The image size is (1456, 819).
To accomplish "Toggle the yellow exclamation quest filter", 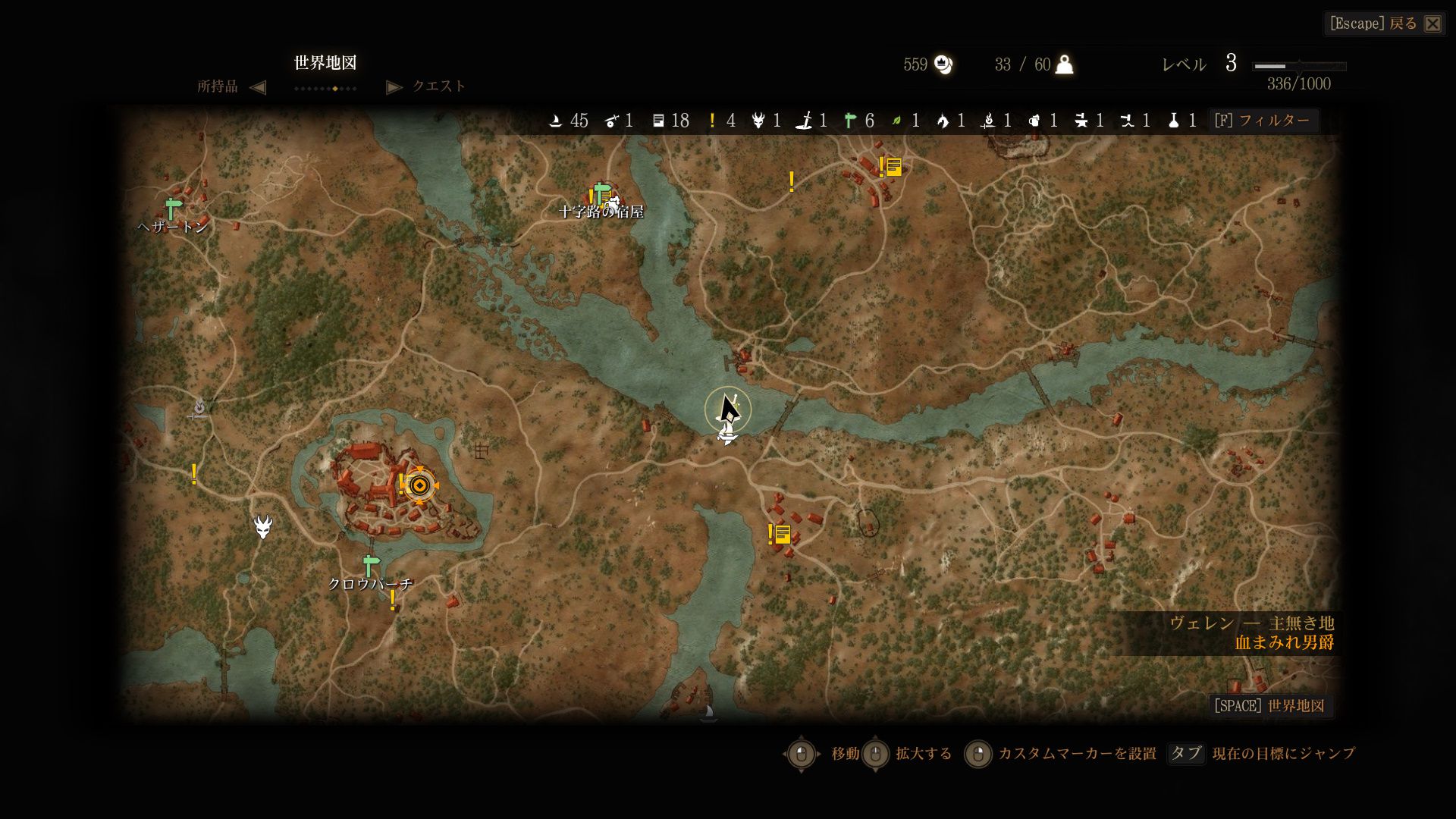I will pyautogui.click(x=712, y=121).
